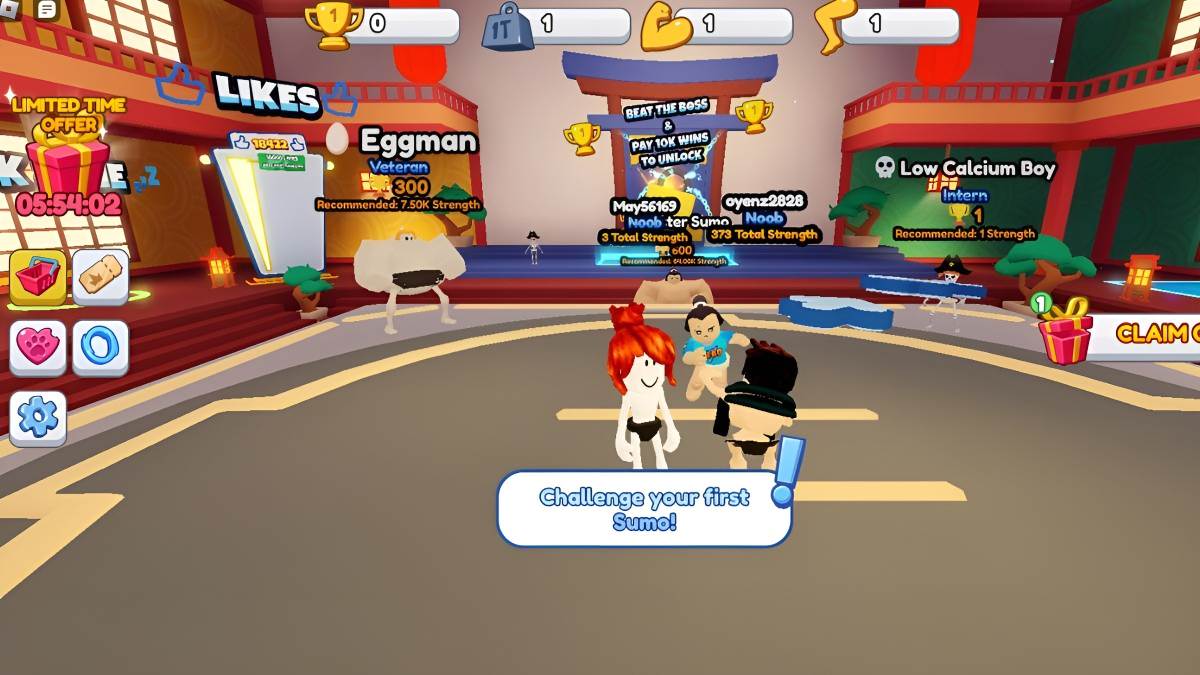The width and height of the screenshot is (1200, 675).
Task: Click the blue ring icon button
Action: (100, 347)
